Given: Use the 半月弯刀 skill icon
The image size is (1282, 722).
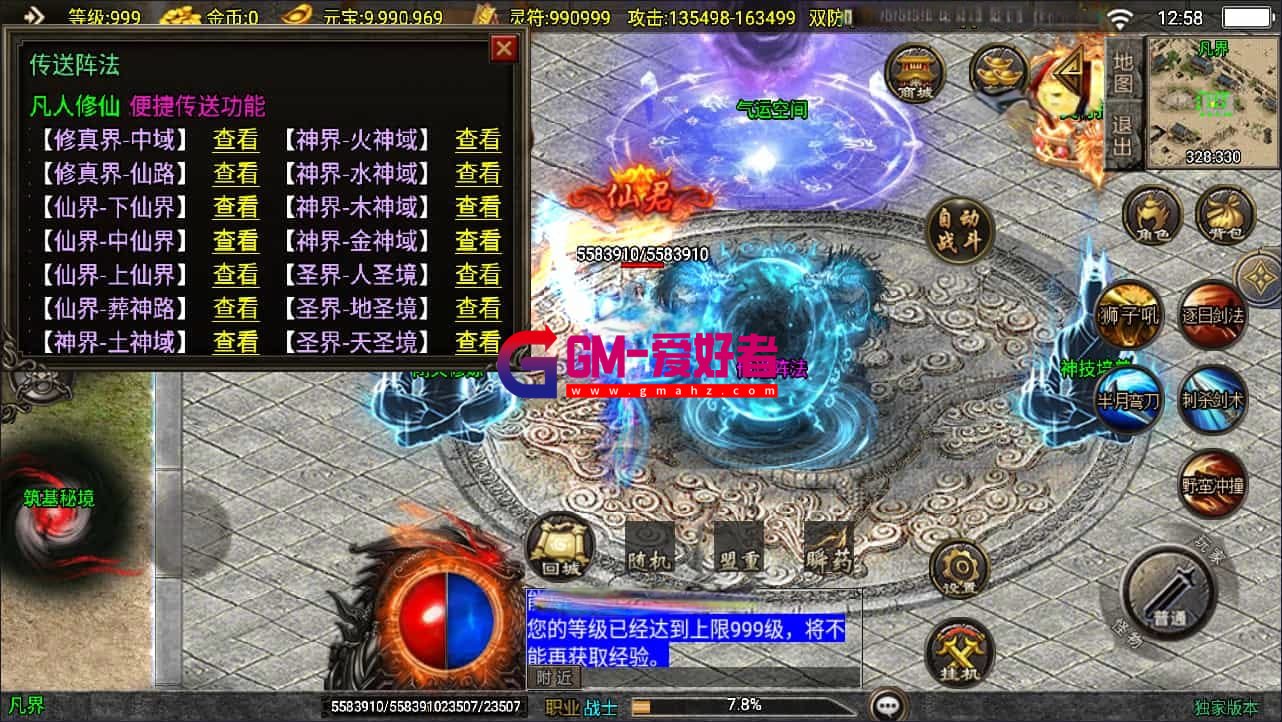Looking at the screenshot, I should click(1128, 399).
